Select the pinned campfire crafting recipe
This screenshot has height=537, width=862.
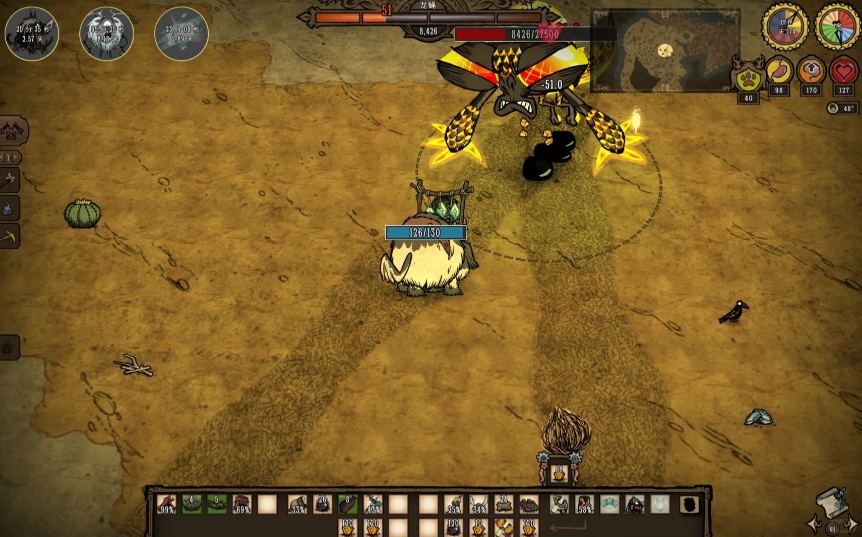[9, 208]
